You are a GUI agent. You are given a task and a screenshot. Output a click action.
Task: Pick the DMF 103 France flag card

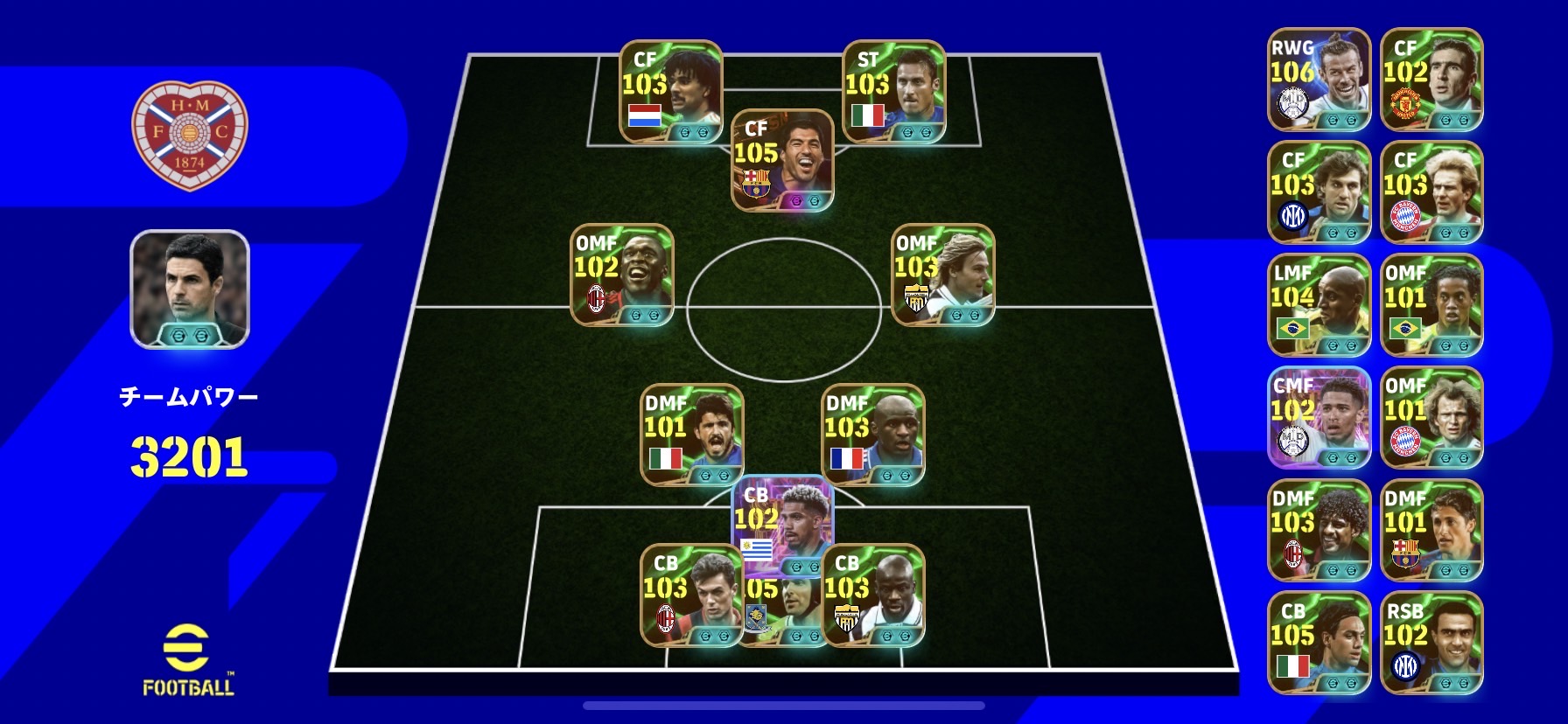(x=872, y=435)
